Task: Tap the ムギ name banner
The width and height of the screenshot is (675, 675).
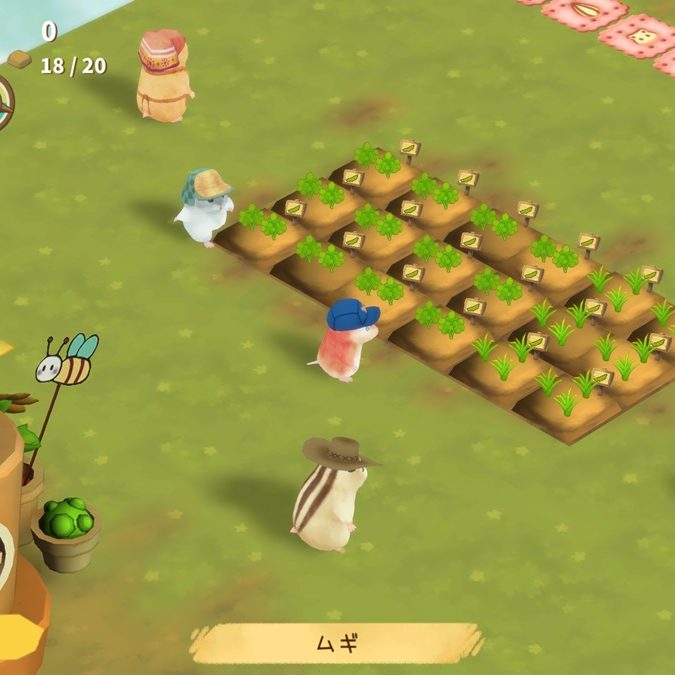Action: [336, 643]
